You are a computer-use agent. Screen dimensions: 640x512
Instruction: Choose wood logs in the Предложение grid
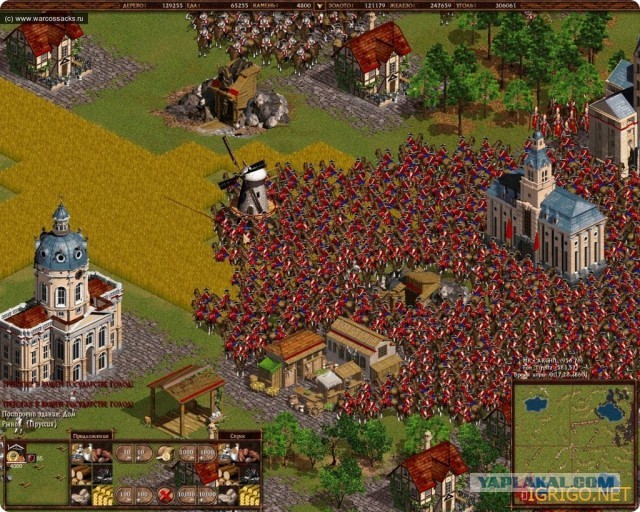click(x=80, y=474)
